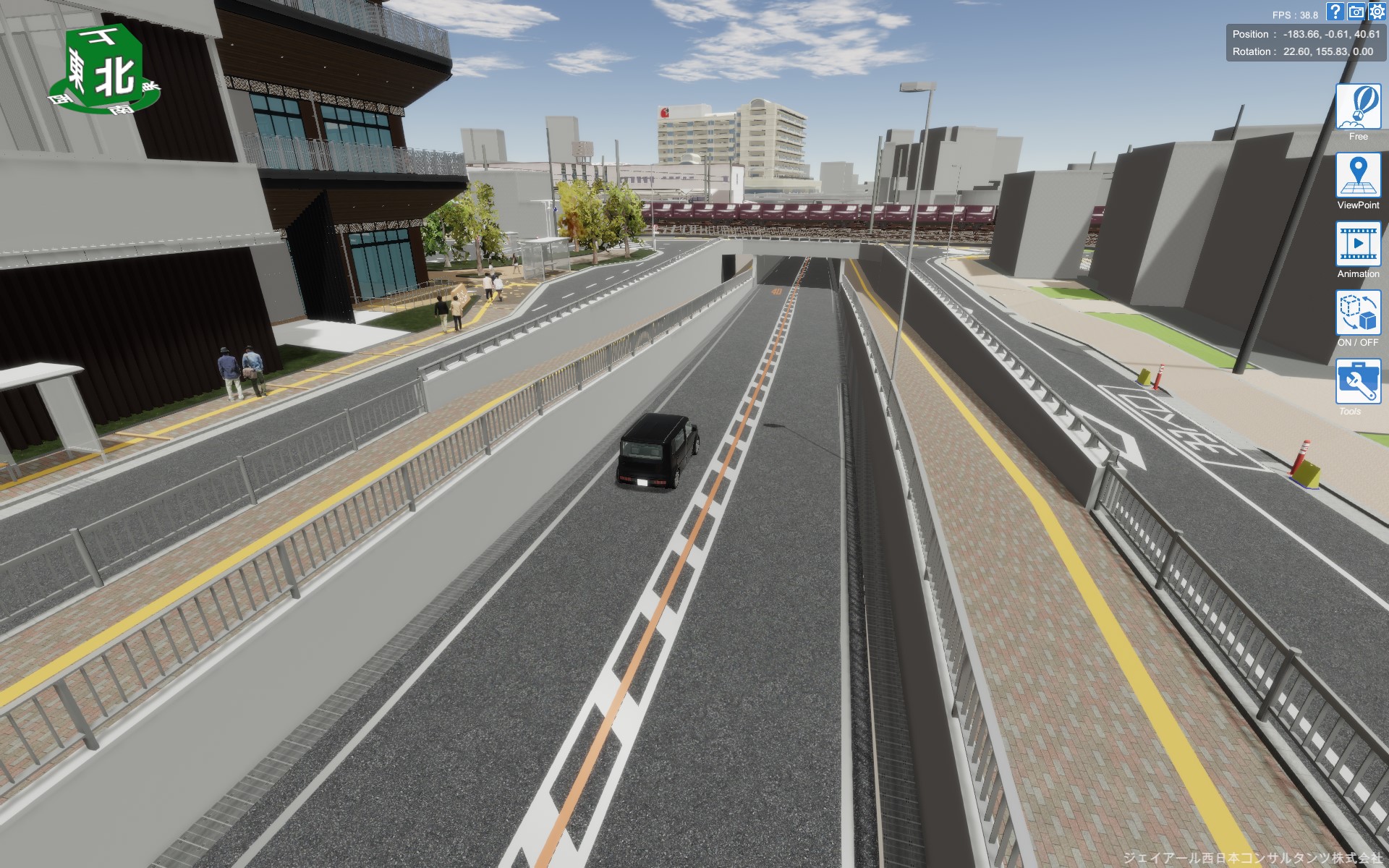1389x868 pixels.
Task: Click the Position coordinates display
Action: pyautogui.click(x=1306, y=33)
